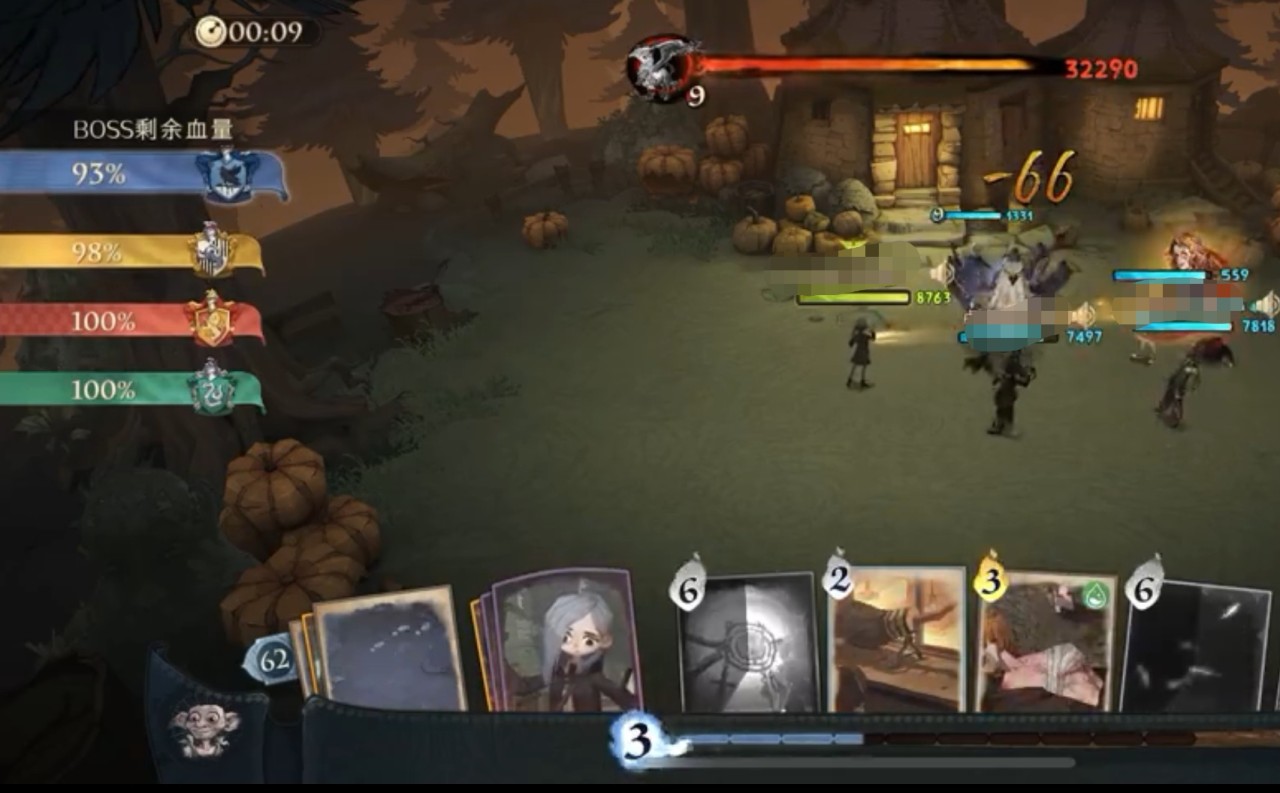Select the Slytherin 100% boss health banner
The image size is (1280, 793).
130,389
